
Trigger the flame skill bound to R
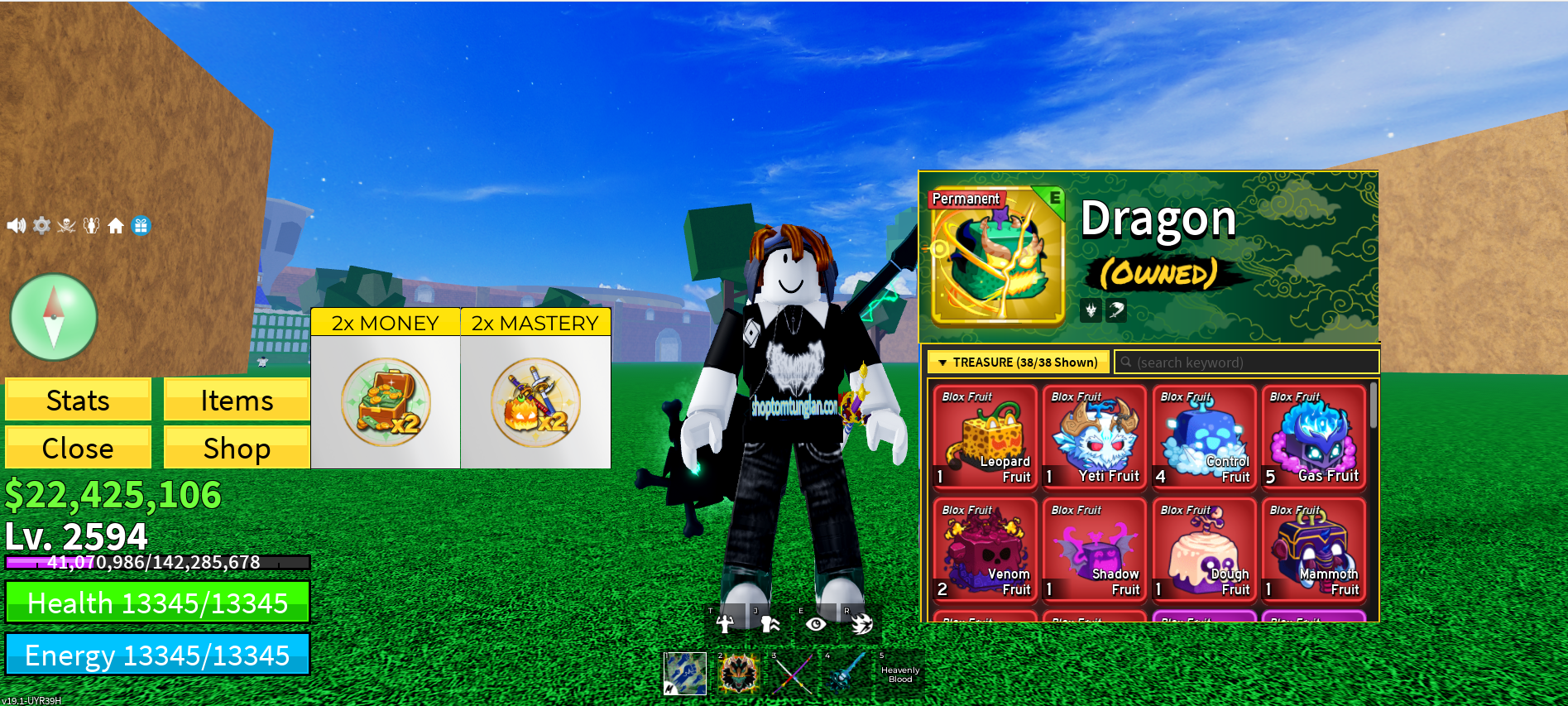[x=861, y=622]
